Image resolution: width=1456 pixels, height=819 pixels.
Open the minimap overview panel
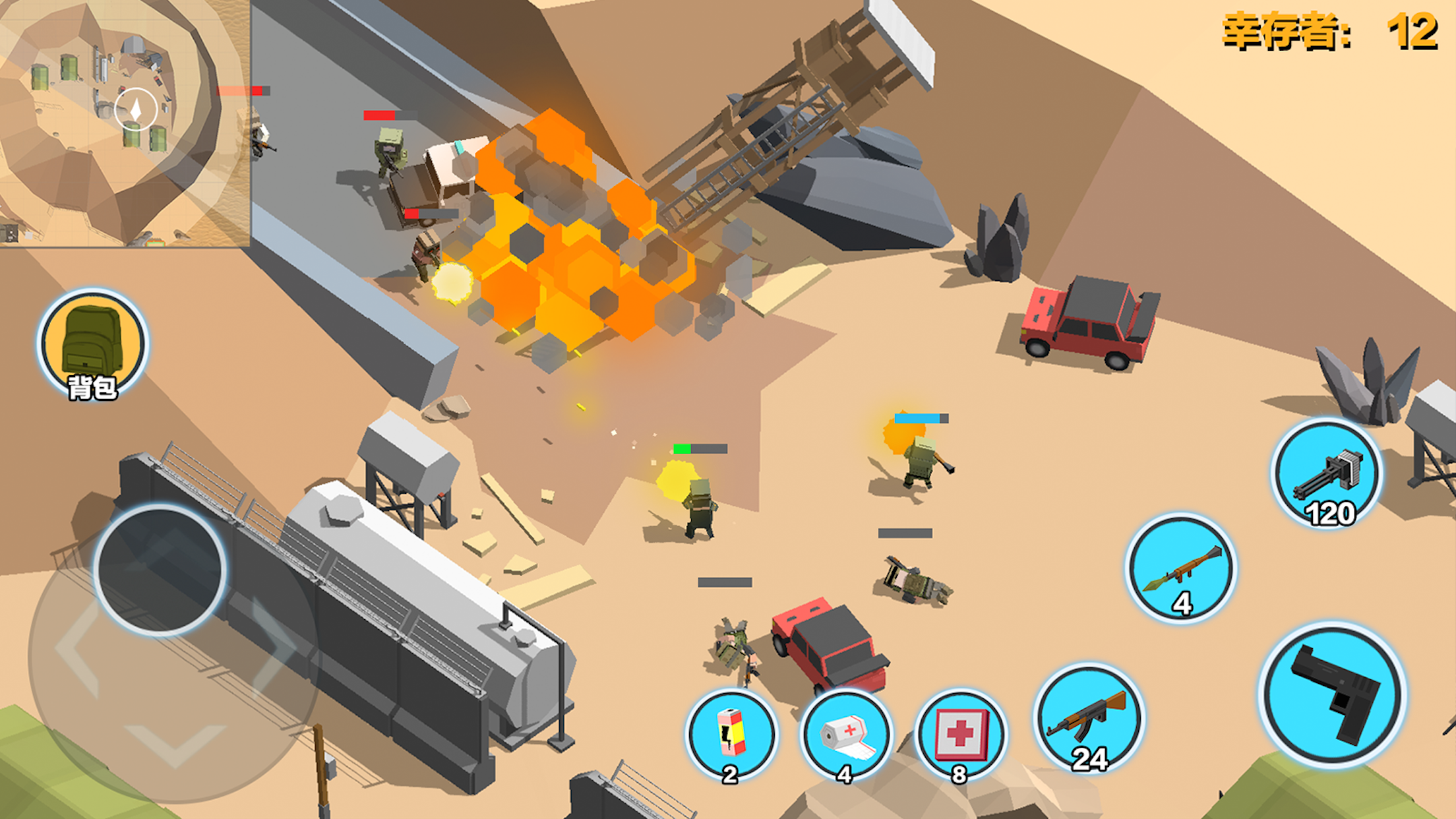click(125, 122)
